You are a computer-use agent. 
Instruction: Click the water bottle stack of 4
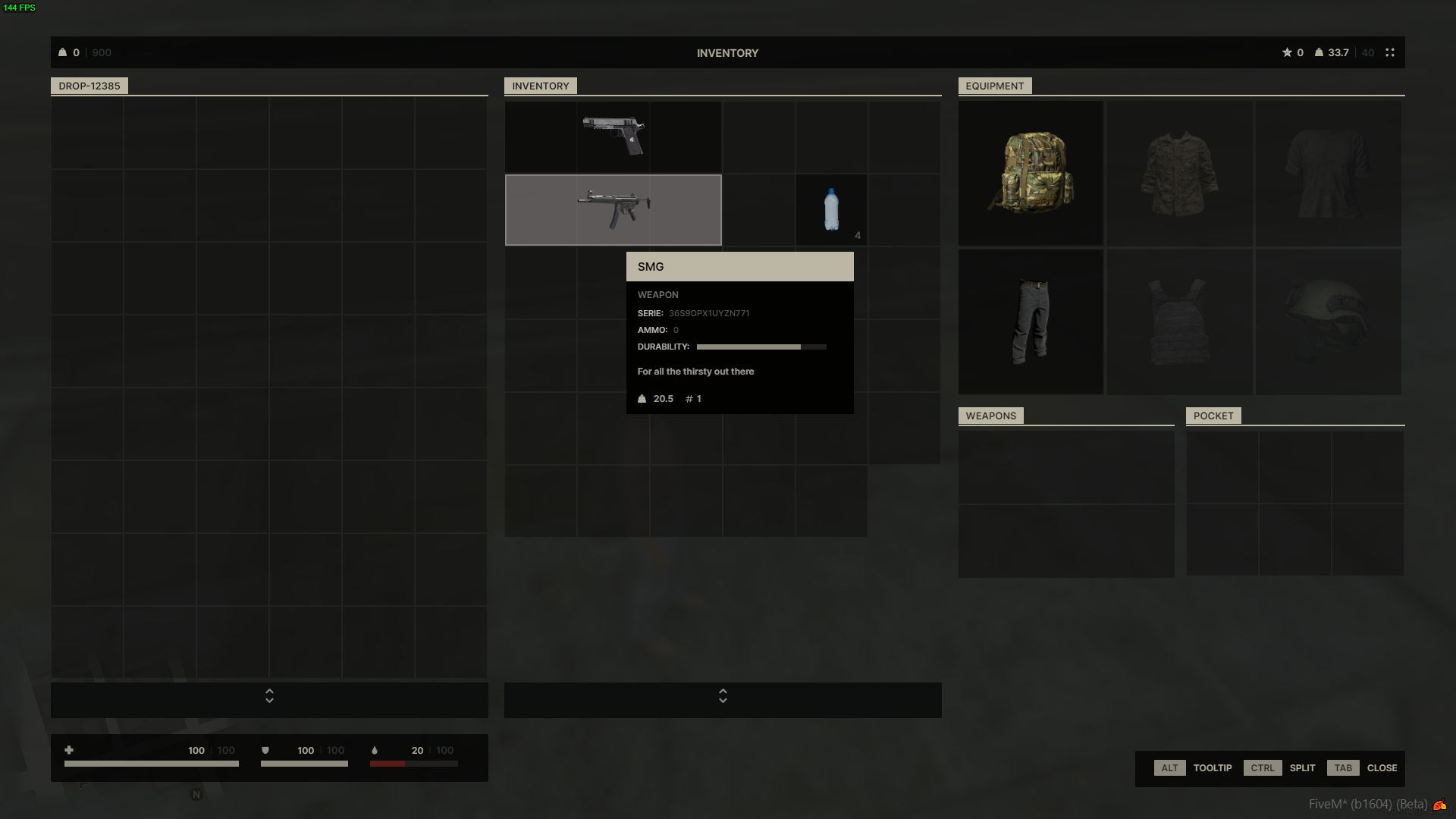[831, 210]
